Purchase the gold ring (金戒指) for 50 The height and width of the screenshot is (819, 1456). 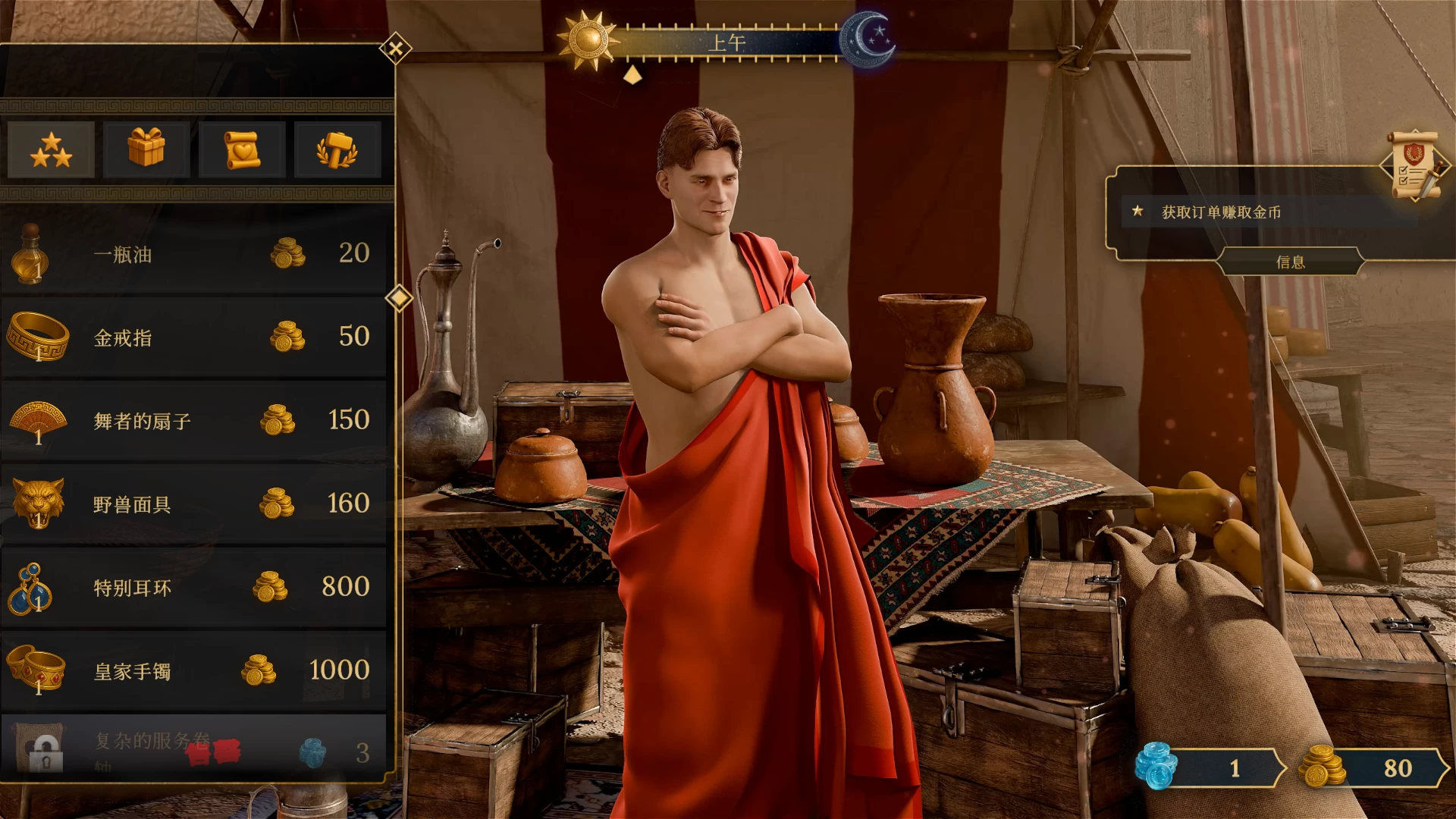(193, 337)
